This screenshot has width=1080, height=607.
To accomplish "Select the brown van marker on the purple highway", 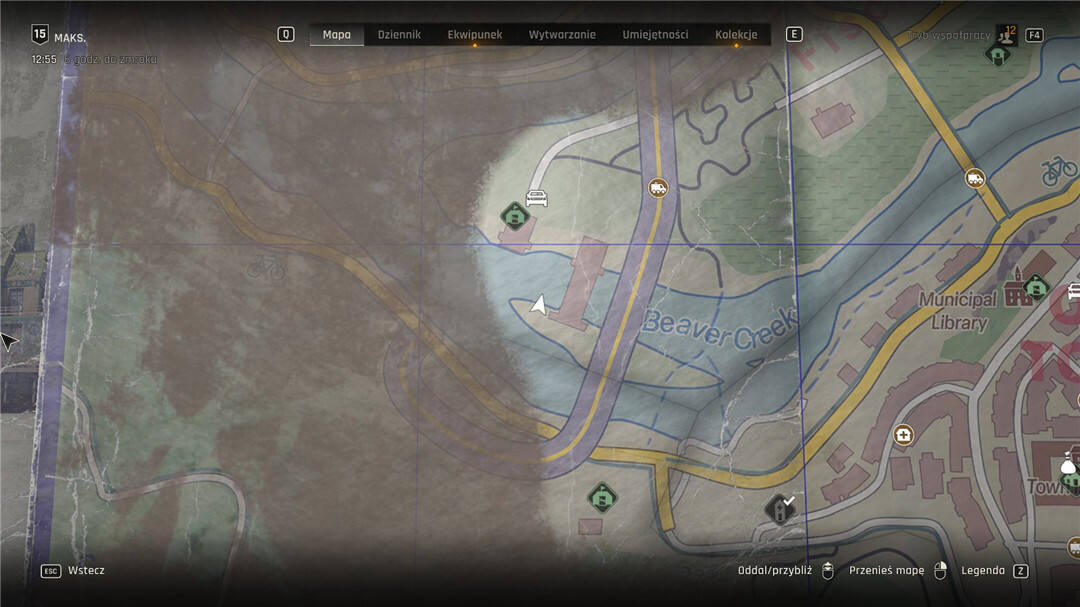I will [657, 187].
